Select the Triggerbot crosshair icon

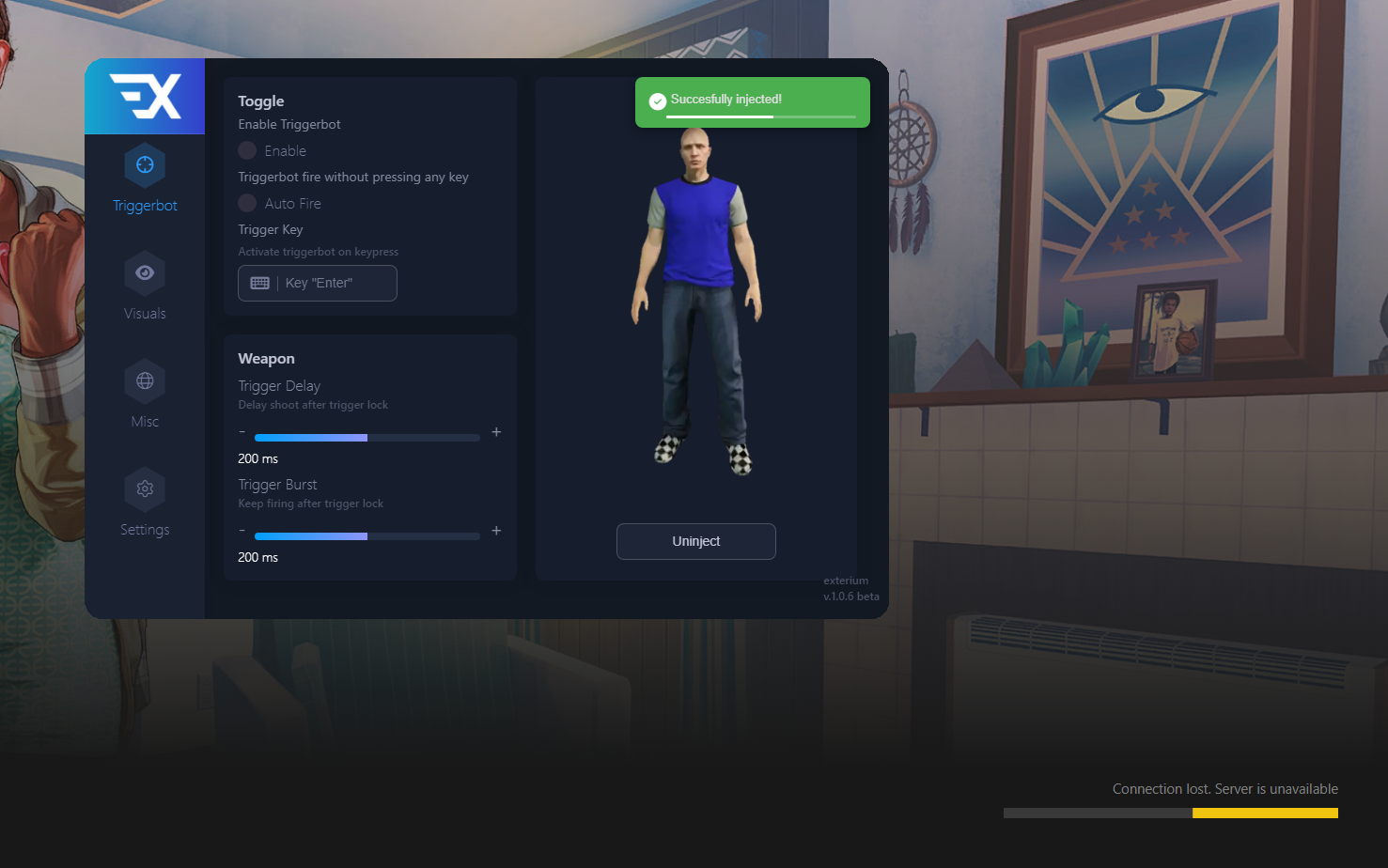pos(144,163)
